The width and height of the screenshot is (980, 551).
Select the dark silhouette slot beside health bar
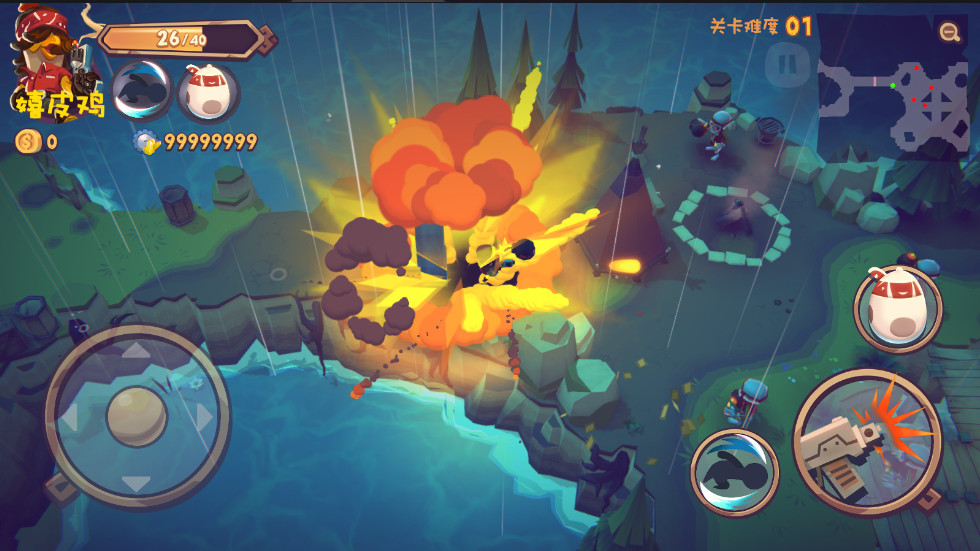[x=142, y=91]
